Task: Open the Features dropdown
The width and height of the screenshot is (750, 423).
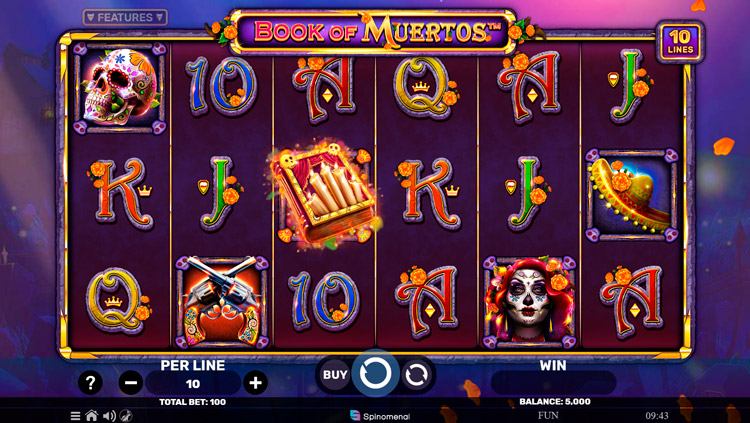Action: tap(125, 17)
